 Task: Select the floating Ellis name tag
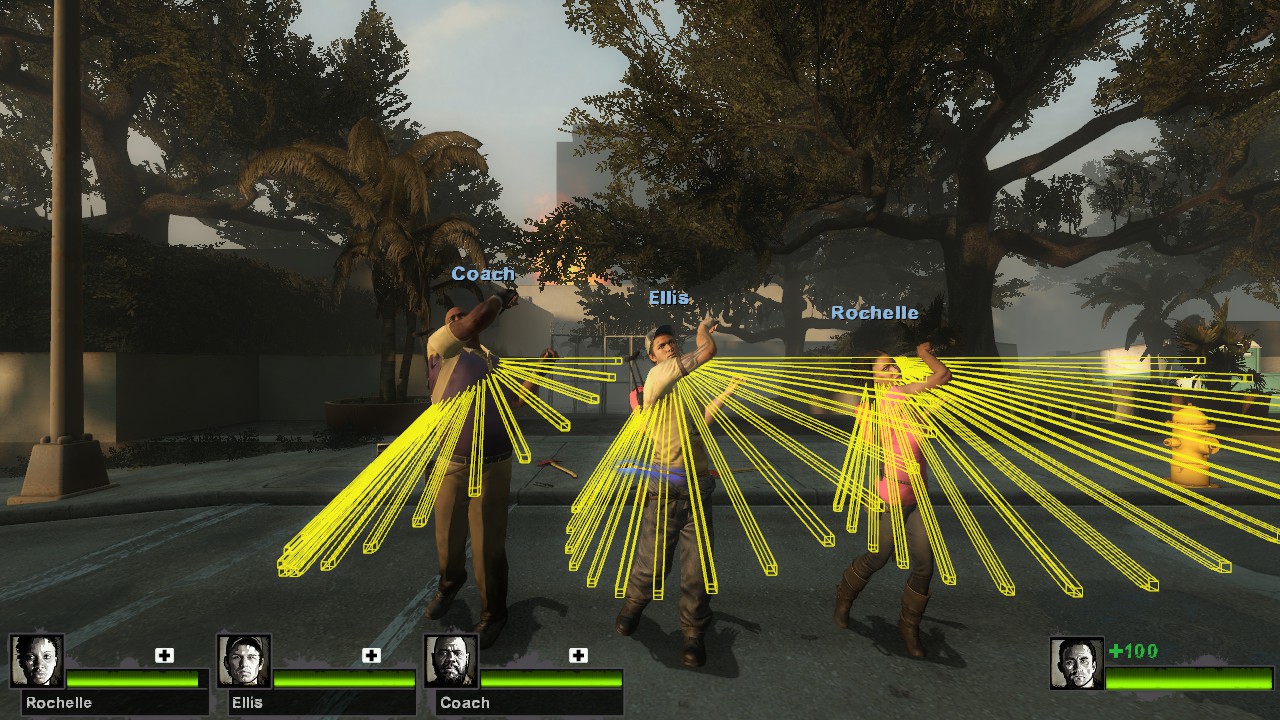[671, 298]
